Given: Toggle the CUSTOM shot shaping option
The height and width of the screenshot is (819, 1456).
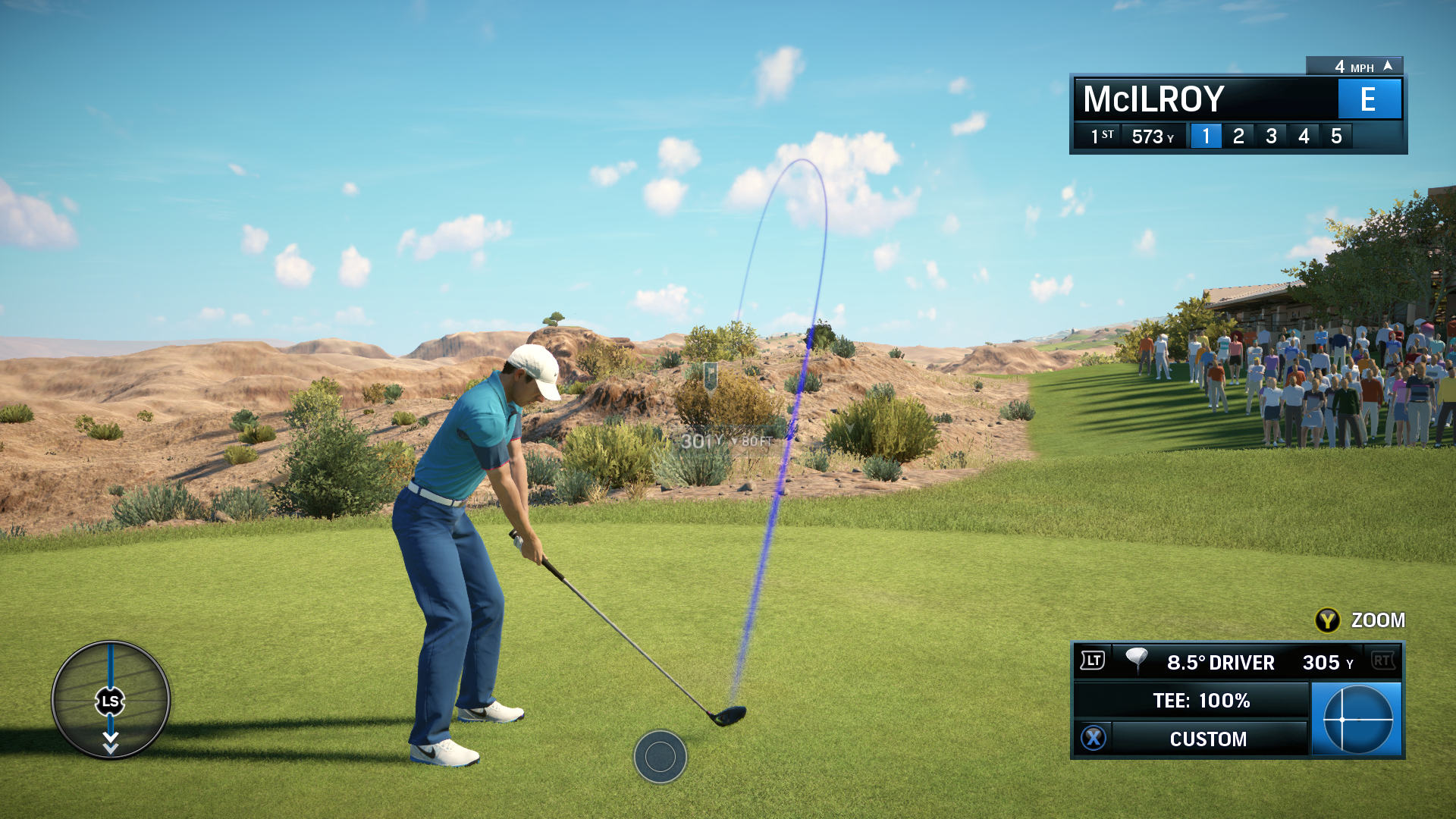Looking at the screenshot, I should pos(1207,739).
